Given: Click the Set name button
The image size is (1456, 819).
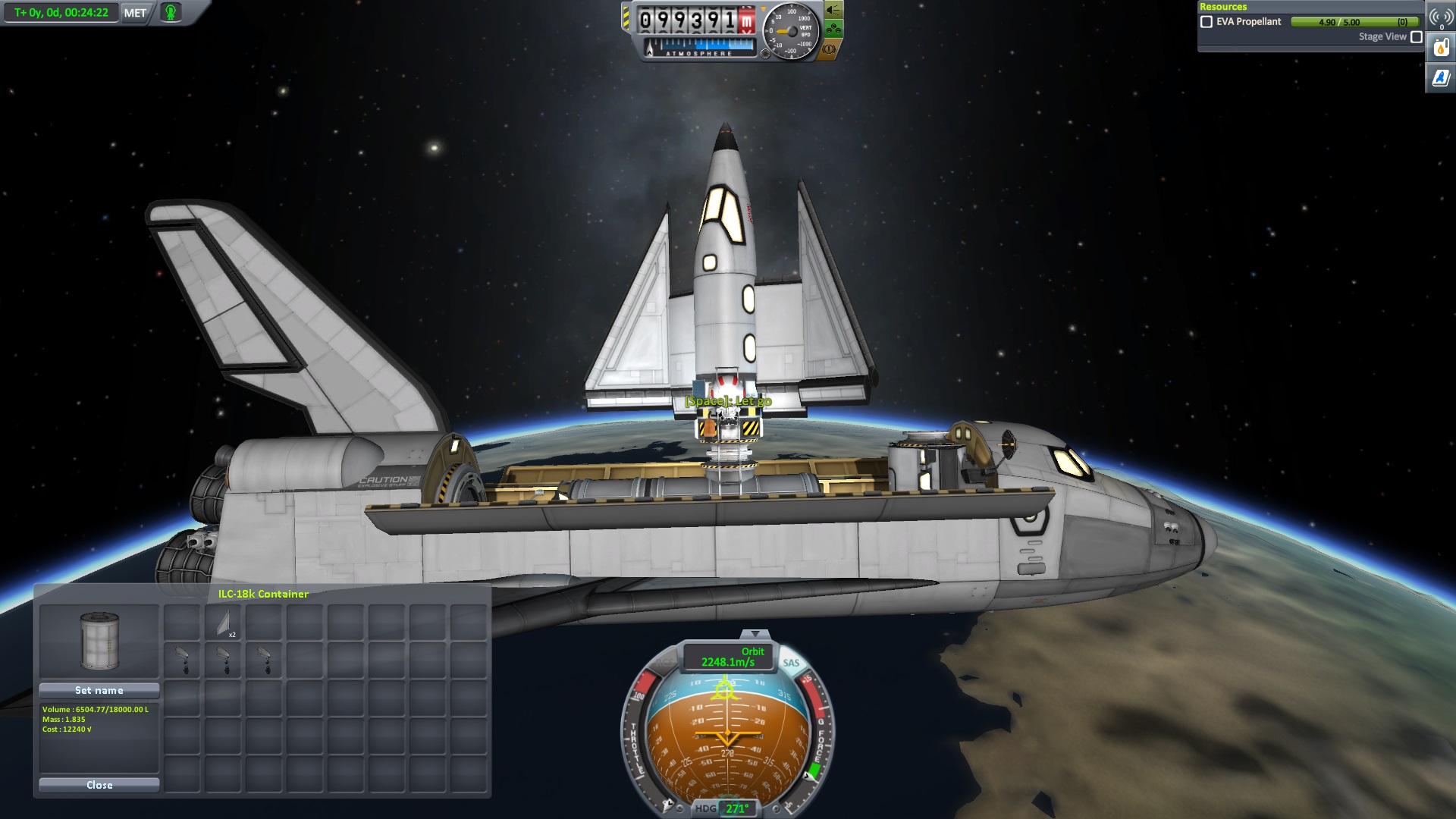Looking at the screenshot, I should tap(99, 690).
